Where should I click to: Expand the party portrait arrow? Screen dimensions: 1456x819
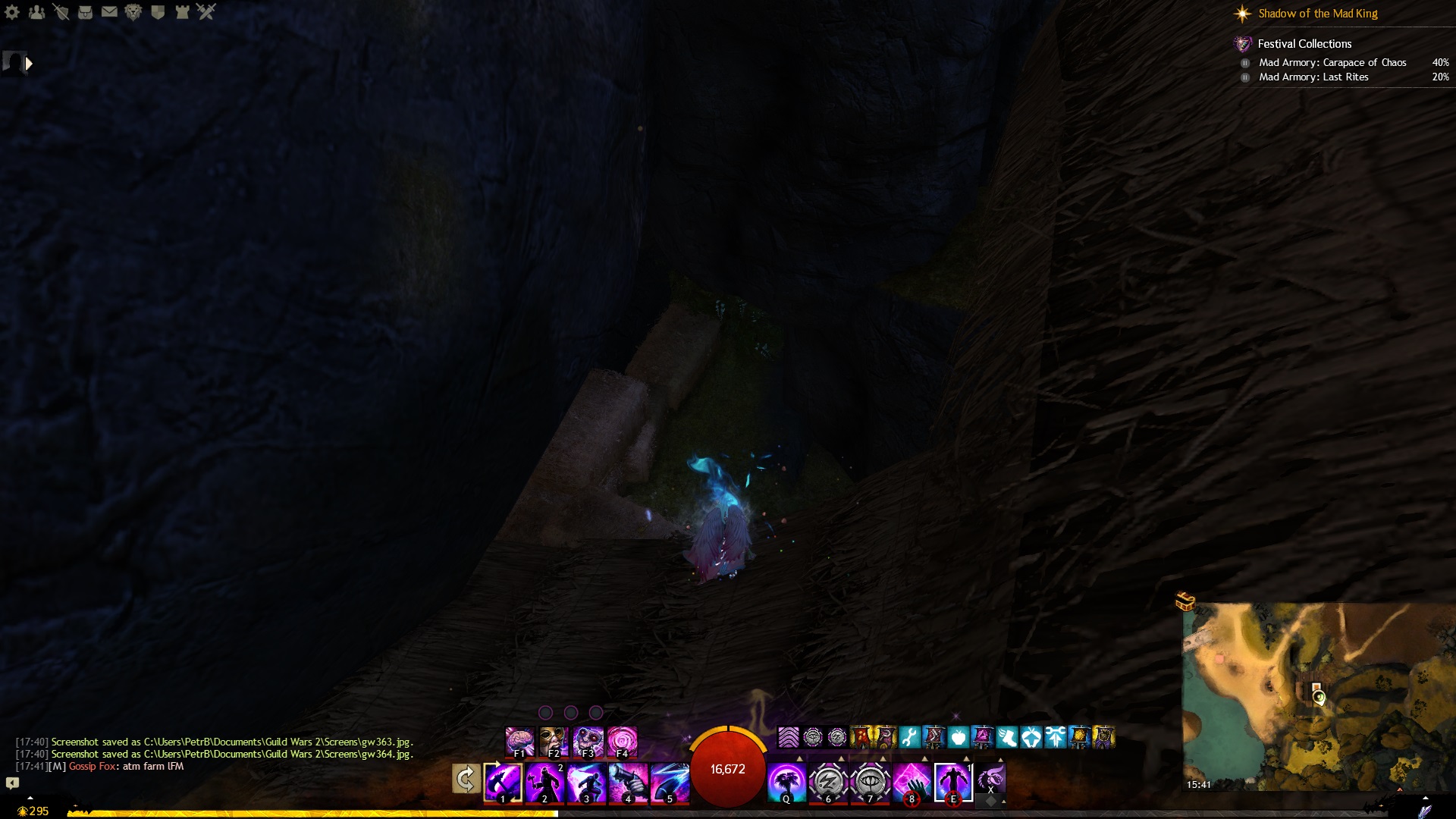coord(29,64)
